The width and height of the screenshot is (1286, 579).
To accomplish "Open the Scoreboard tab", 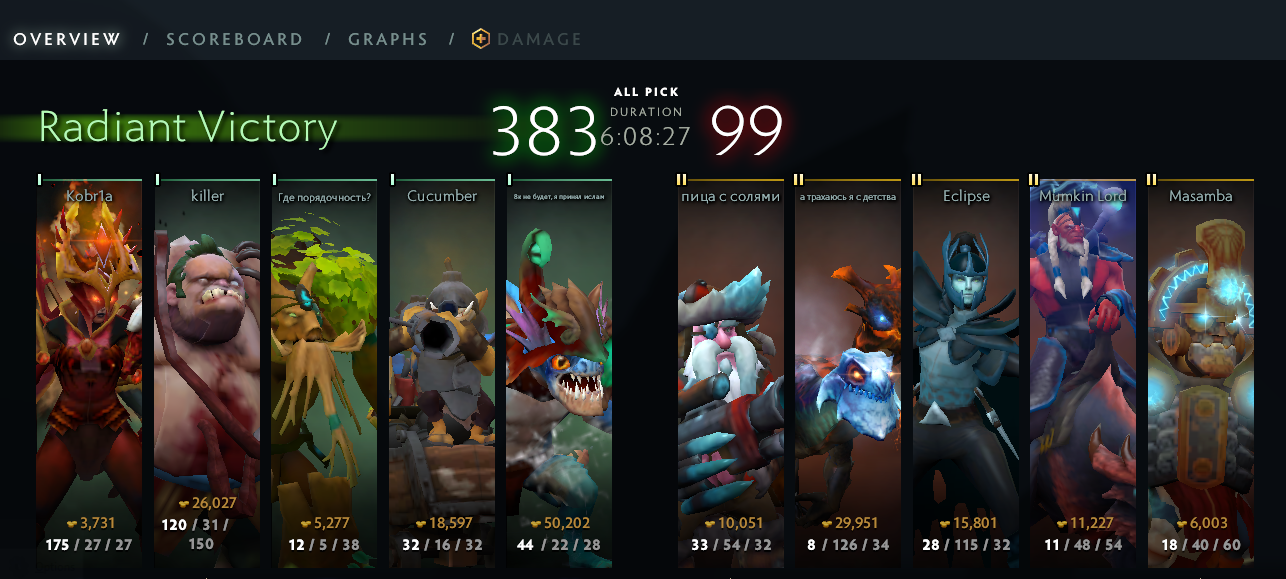I will pyautogui.click(x=234, y=40).
